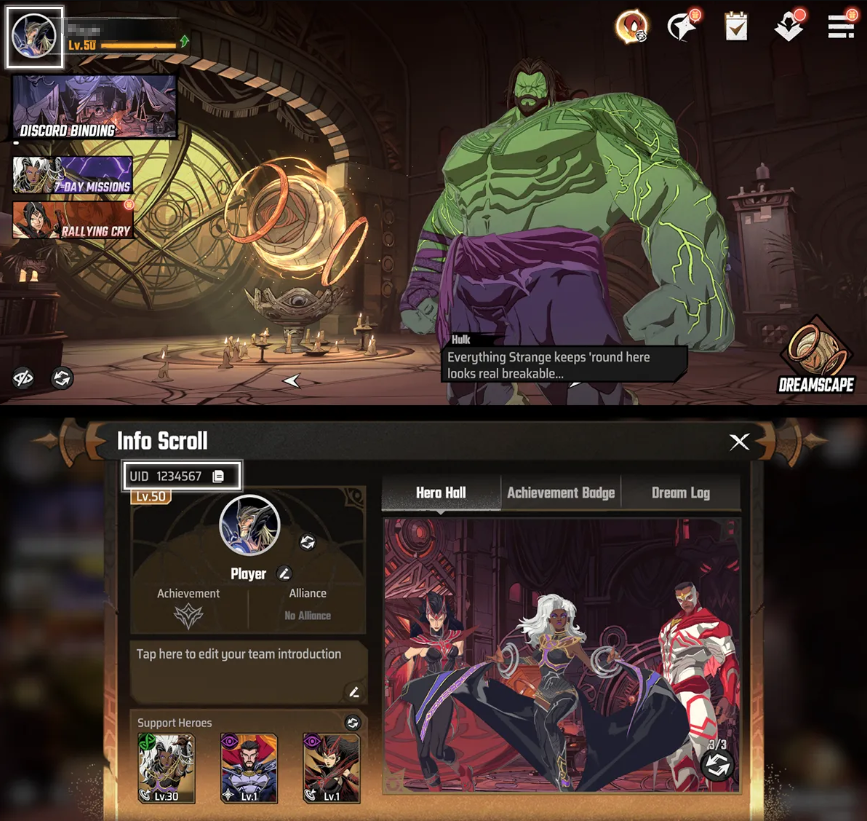Open the Discord Binding banner
The image size is (867, 821).
click(94, 107)
